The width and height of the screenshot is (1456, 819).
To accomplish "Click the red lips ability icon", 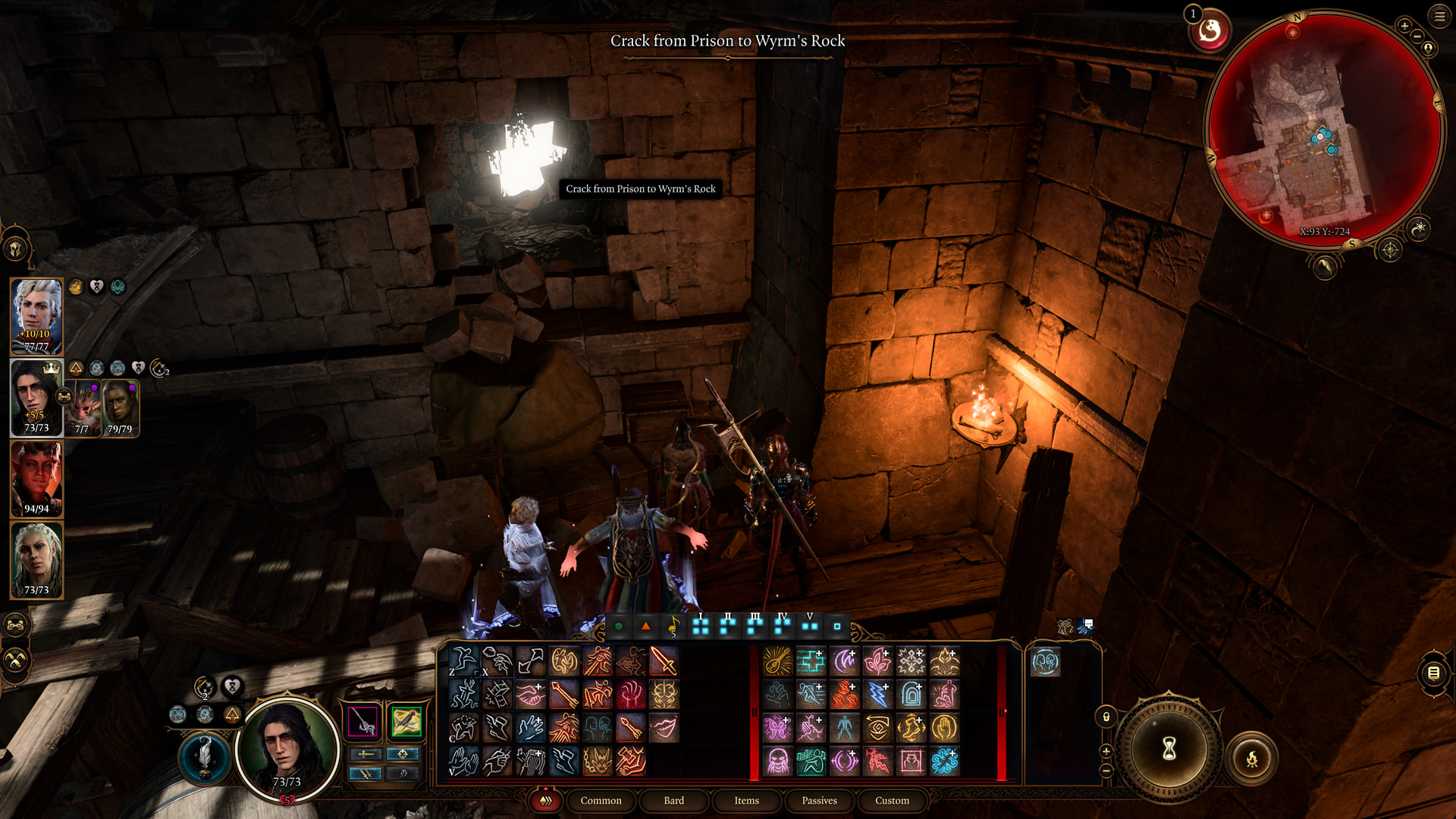I will pyautogui.click(x=663, y=728).
